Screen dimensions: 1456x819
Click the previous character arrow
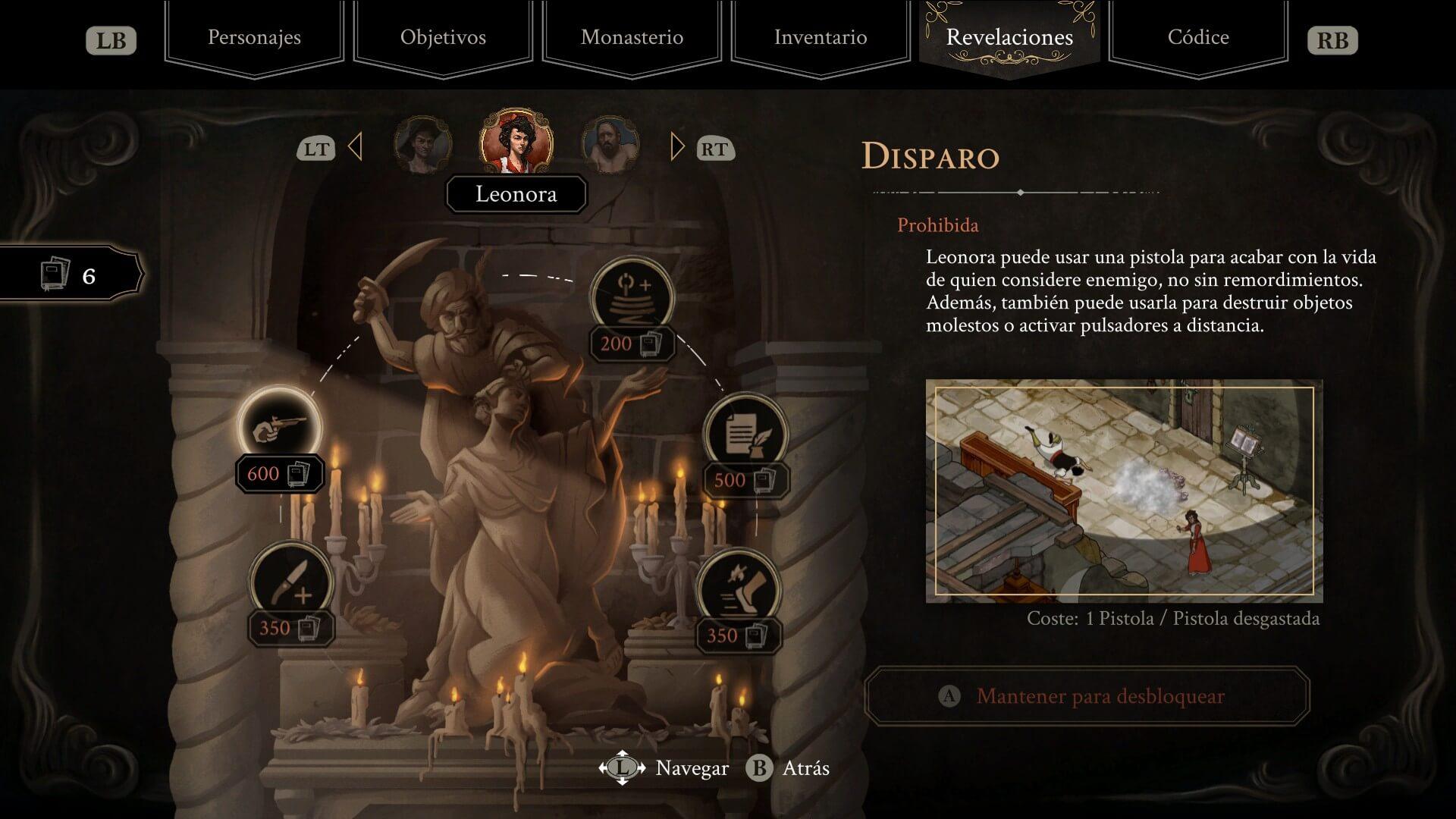(355, 147)
